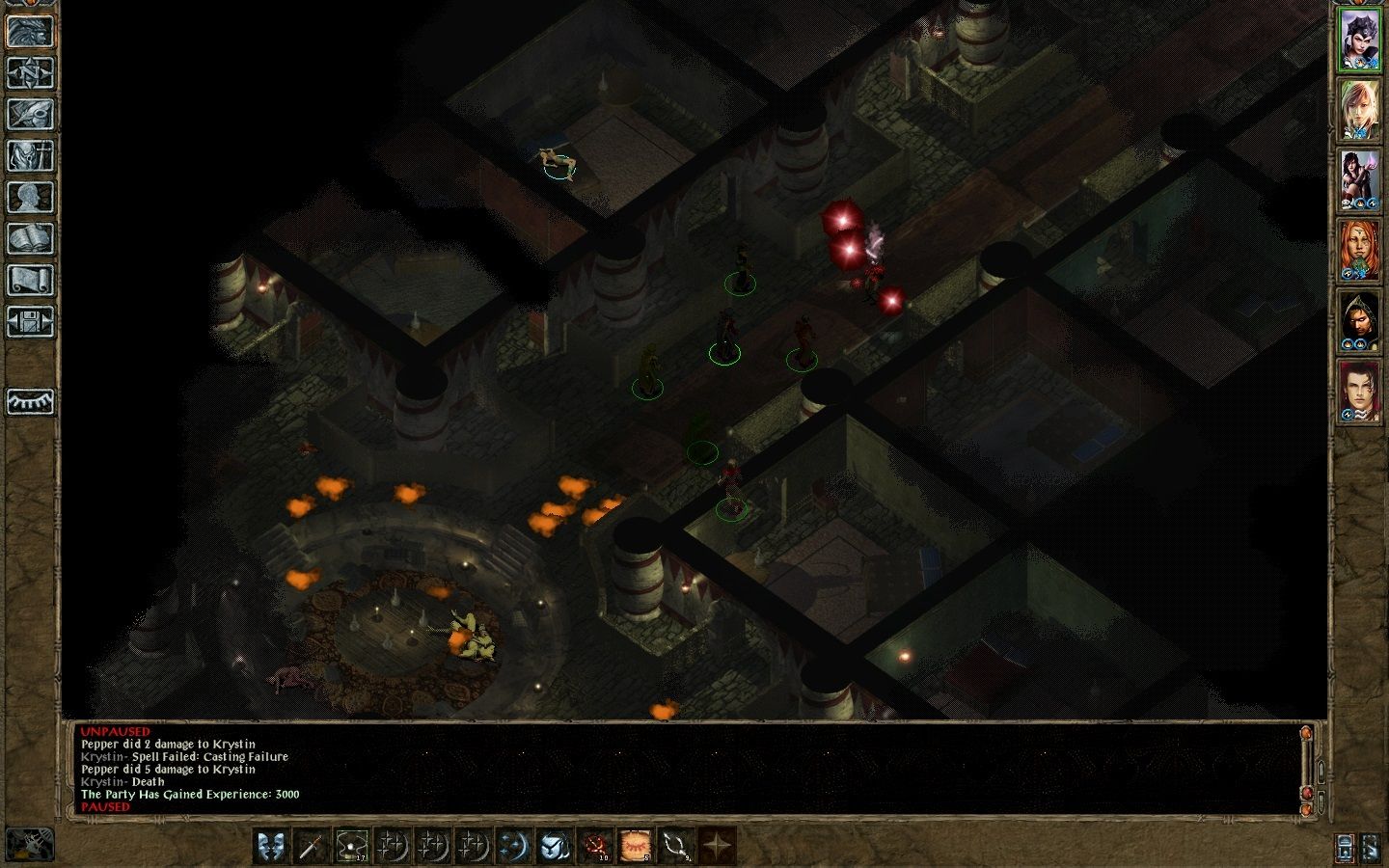Return to game view with top sidebar button

(30, 32)
